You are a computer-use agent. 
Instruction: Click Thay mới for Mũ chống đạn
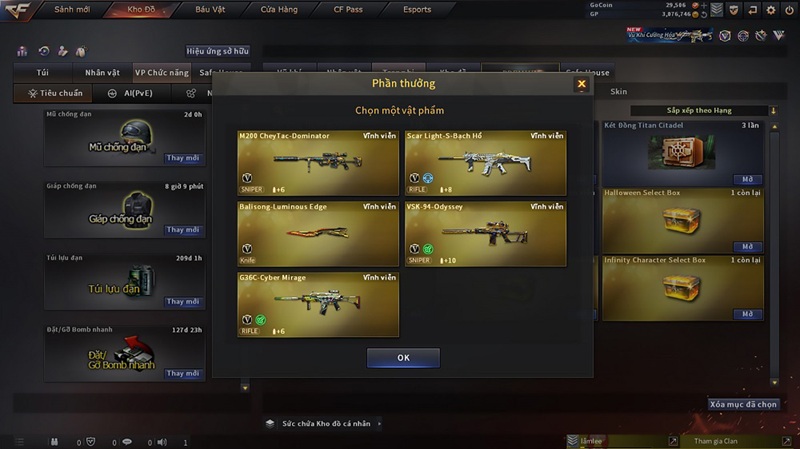click(x=183, y=158)
